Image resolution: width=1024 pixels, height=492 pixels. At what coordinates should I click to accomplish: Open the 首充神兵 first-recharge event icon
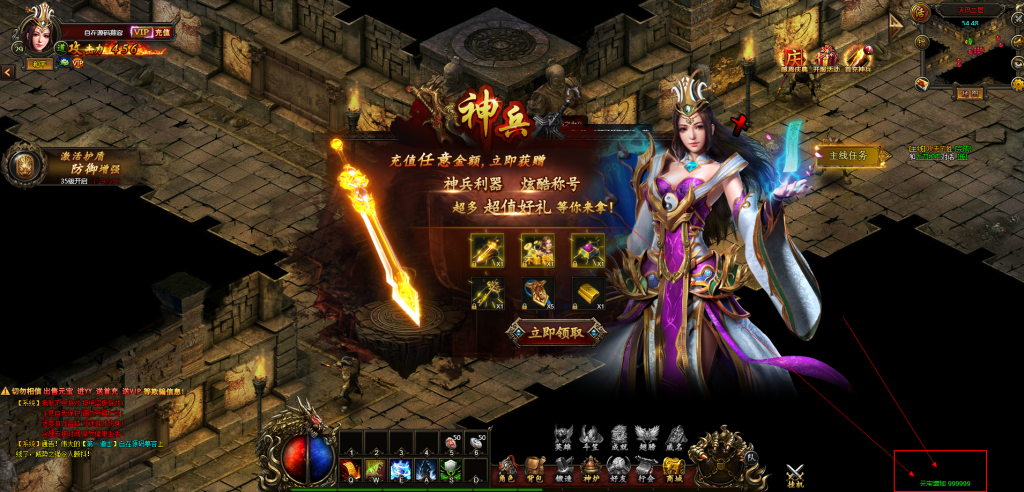click(x=856, y=58)
